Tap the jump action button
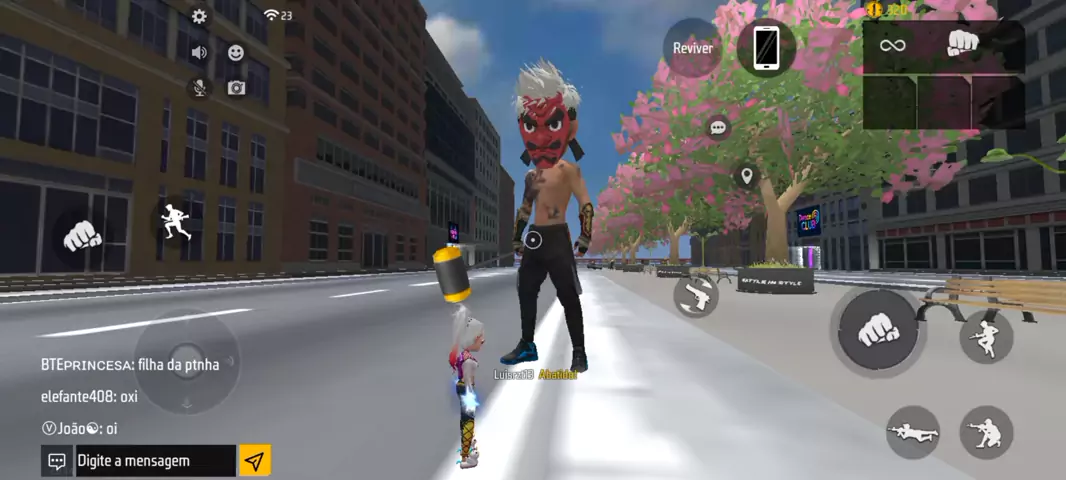Image resolution: width=1066 pixels, height=480 pixels. (x=986, y=337)
